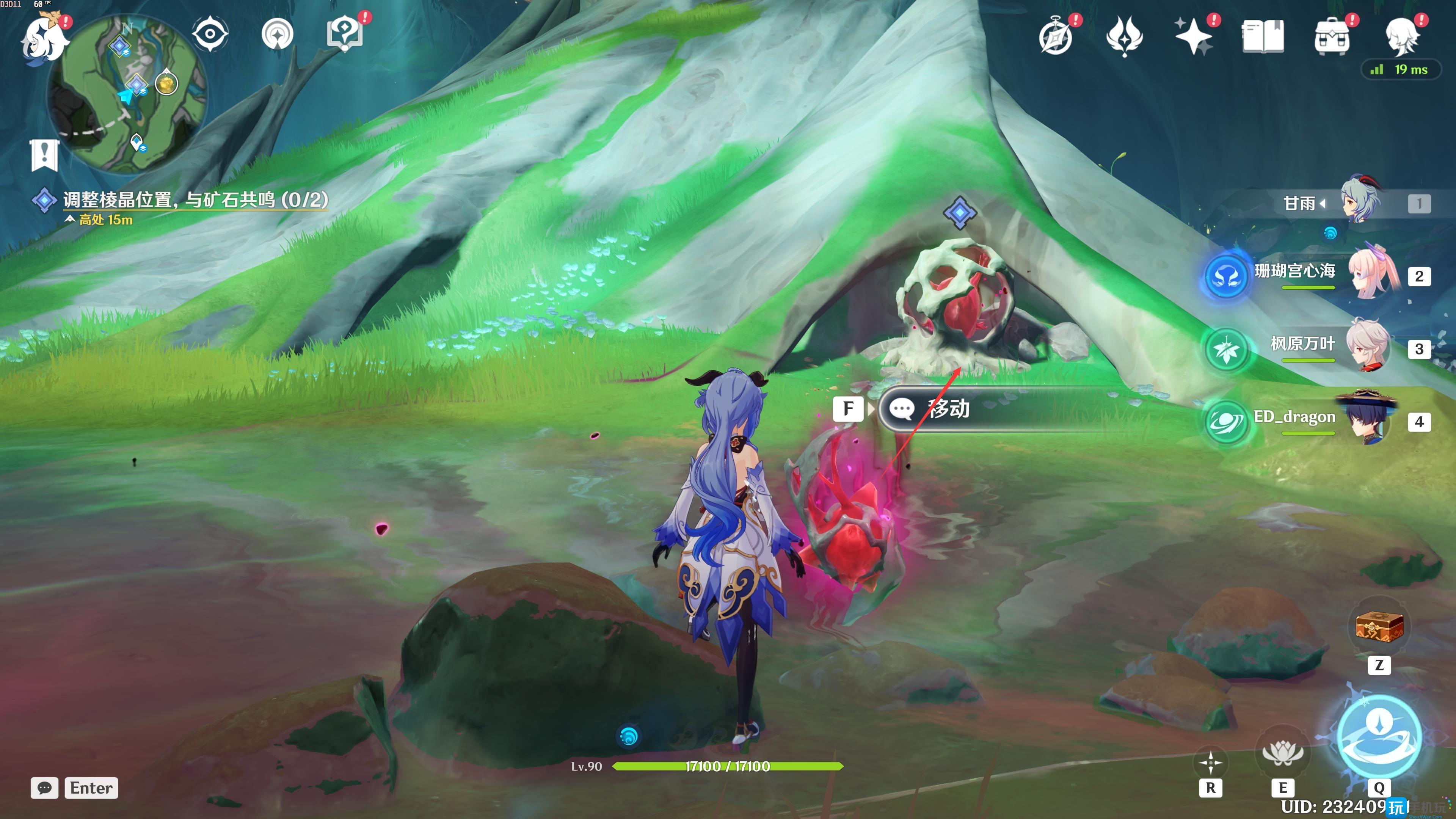Open the chat box

pyautogui.click(x=45, y=788)
